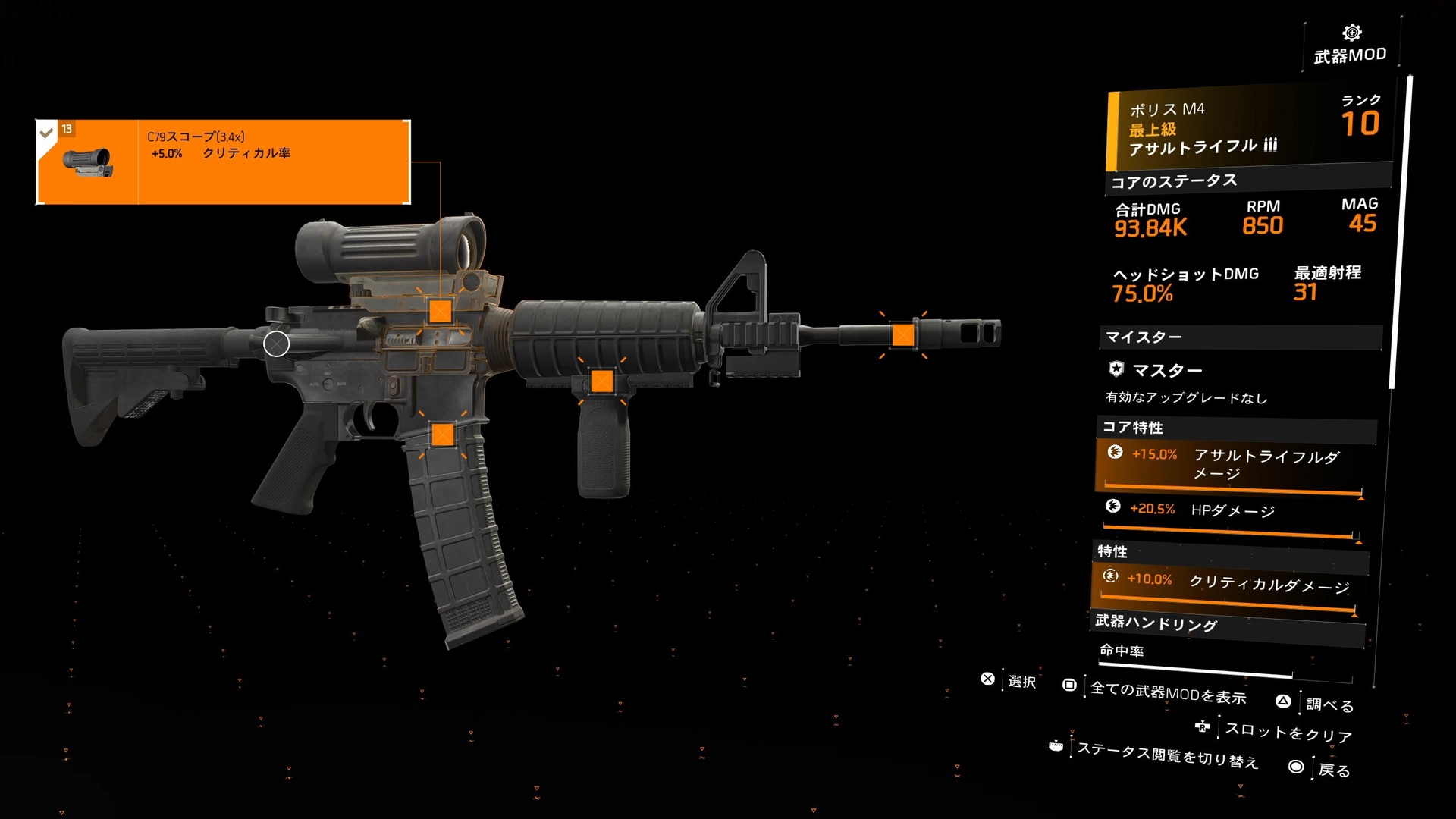This screenshot has width=1456, height=819.
Task: Select the アサルトライフルダメージ core attribute row
Action: coord(1232,466)
